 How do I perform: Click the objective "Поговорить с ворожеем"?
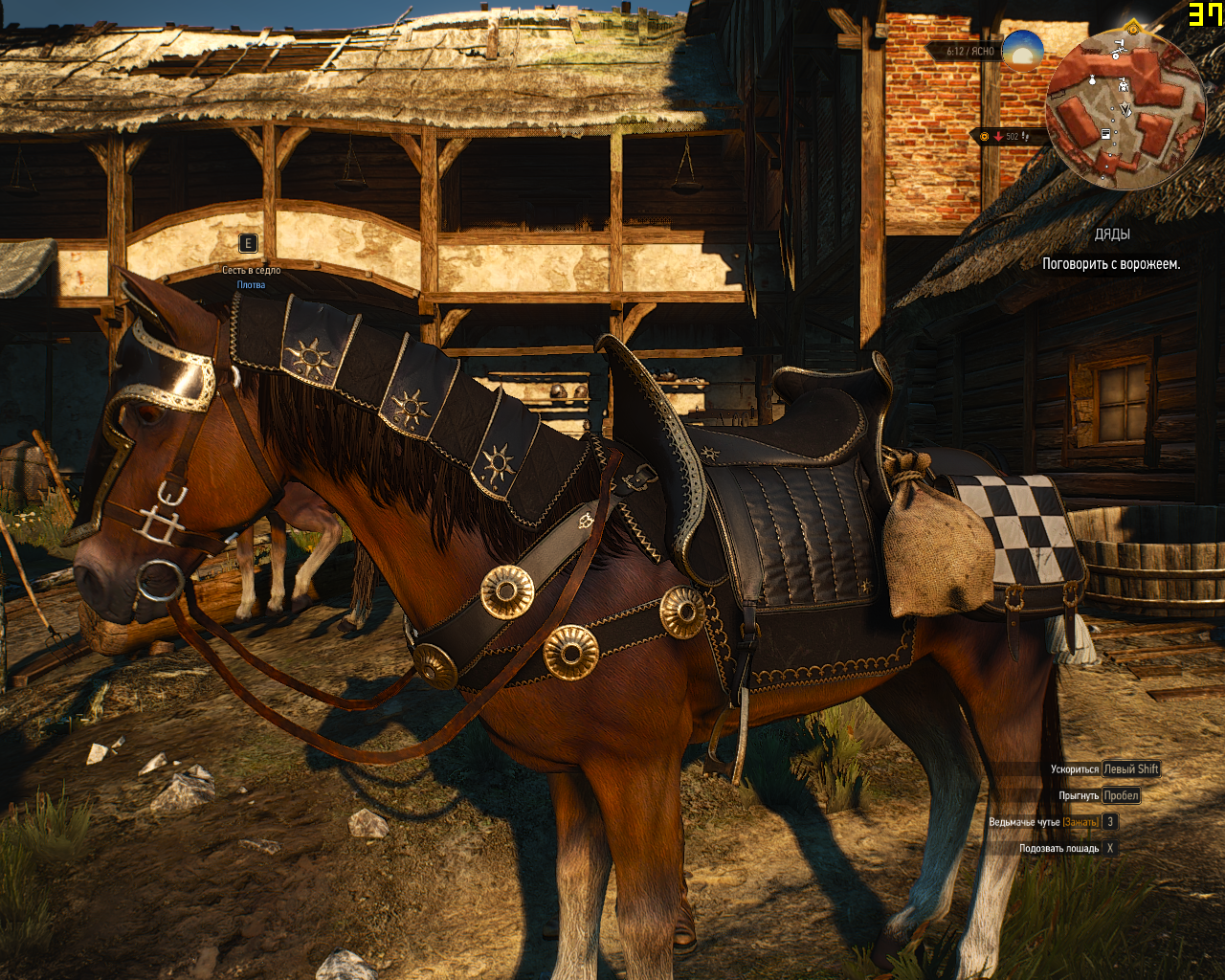1111,264
